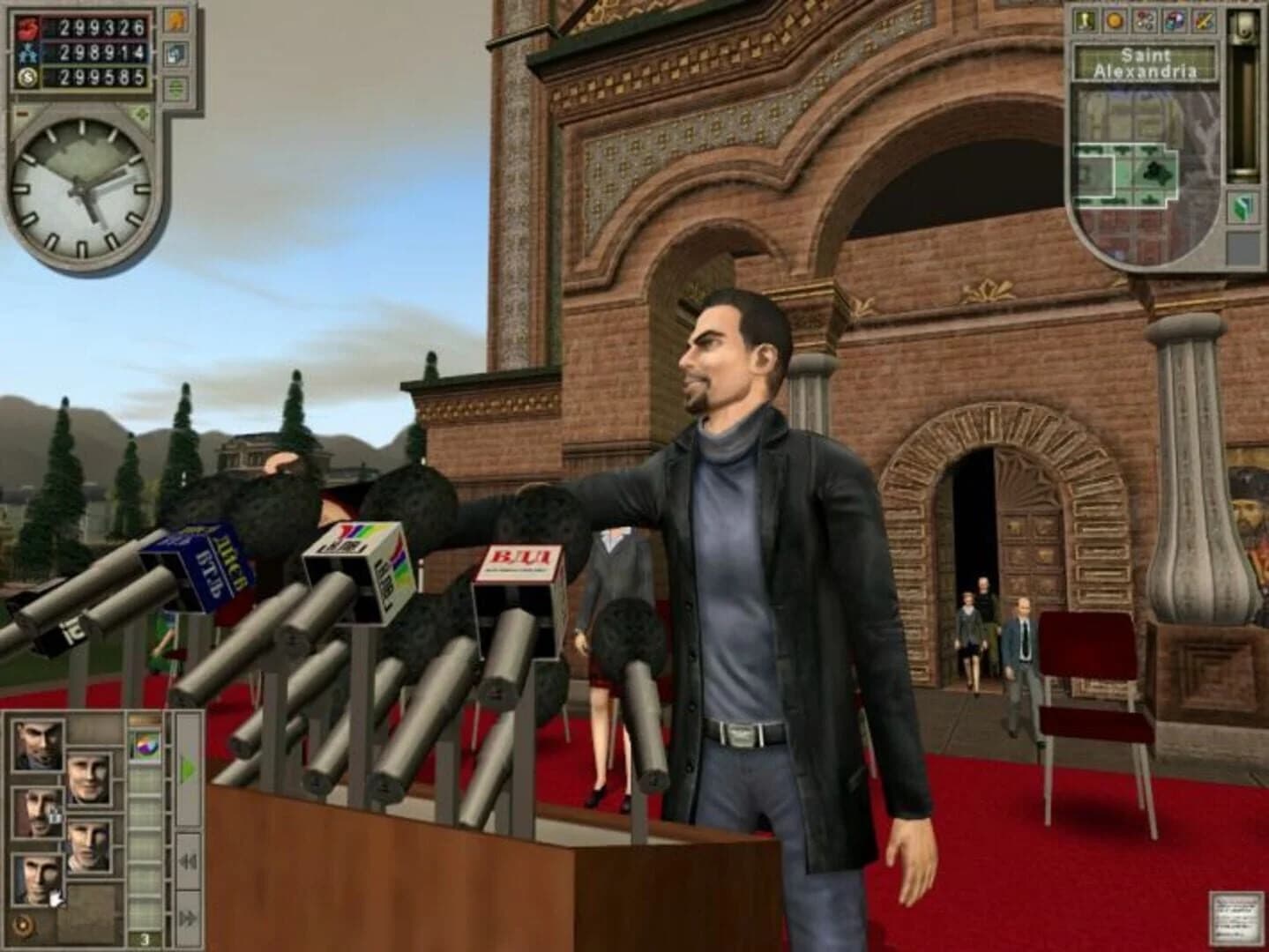Click the colored spheres icon on minimap toolbar

[x=1145, y=20]
